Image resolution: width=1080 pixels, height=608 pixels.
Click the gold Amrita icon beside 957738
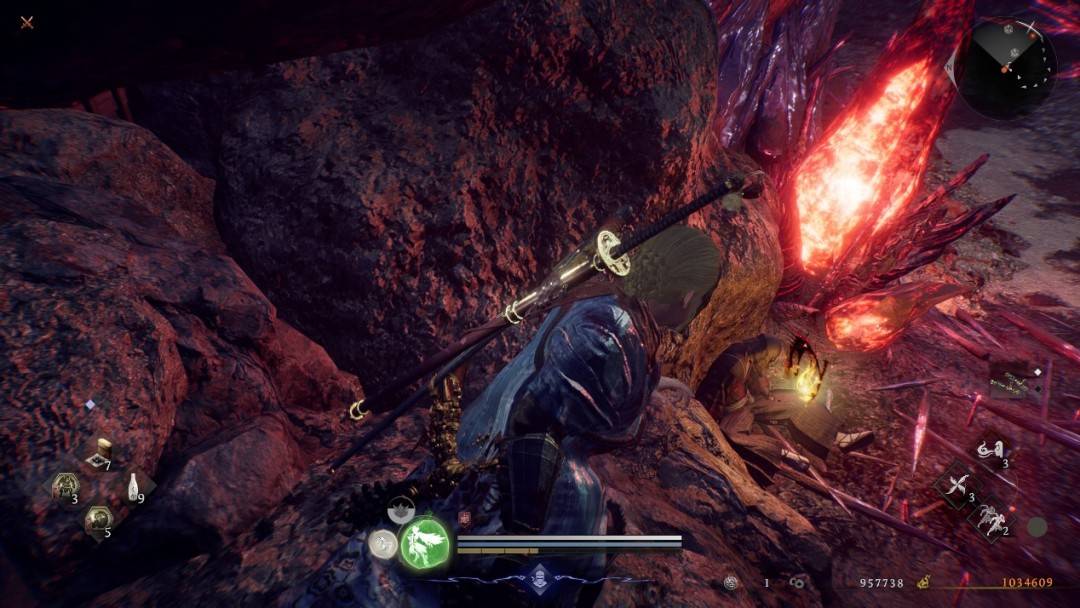tap(923, 582)
